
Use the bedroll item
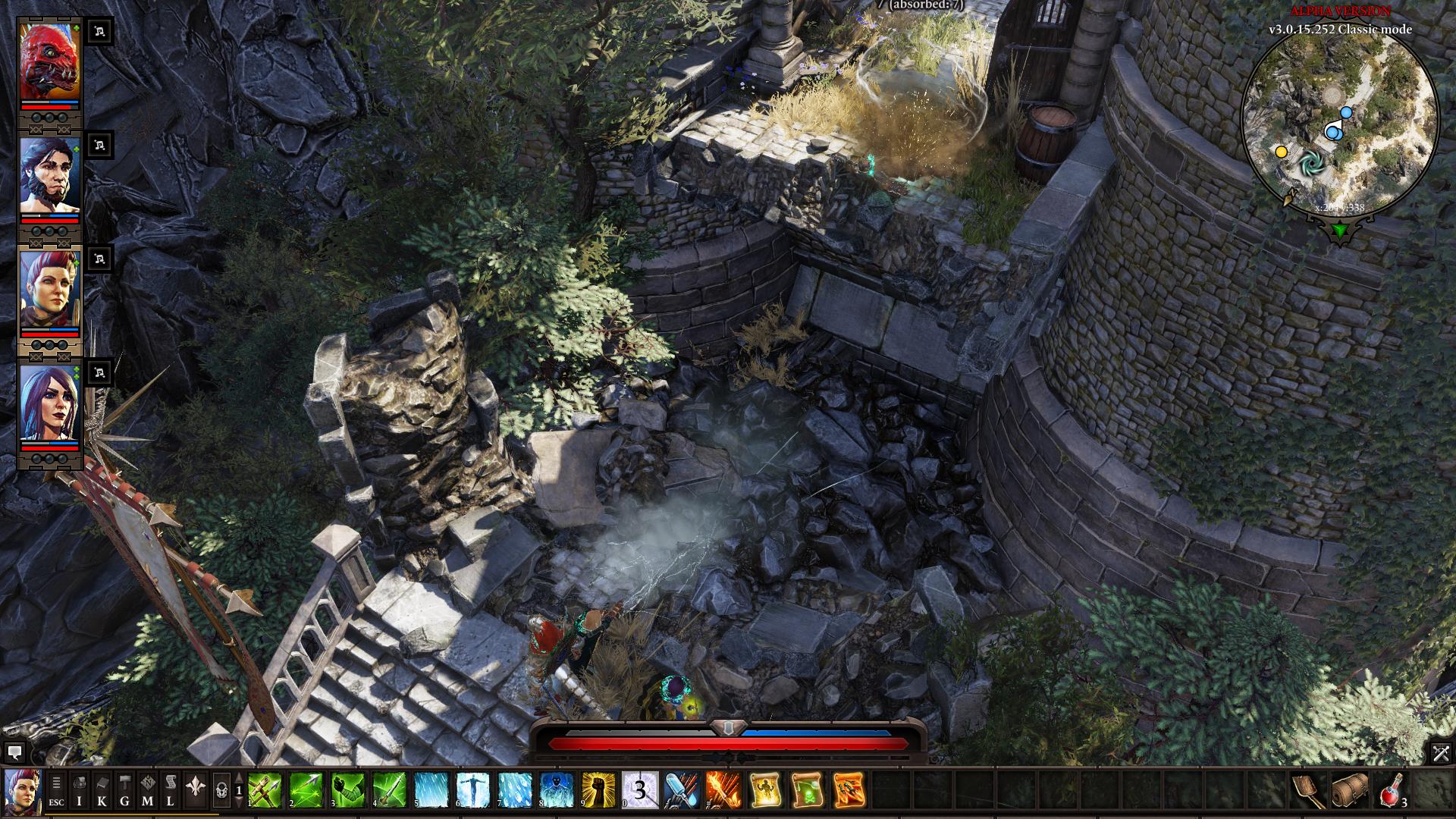pyautogui.click(x=1351, y=790)
